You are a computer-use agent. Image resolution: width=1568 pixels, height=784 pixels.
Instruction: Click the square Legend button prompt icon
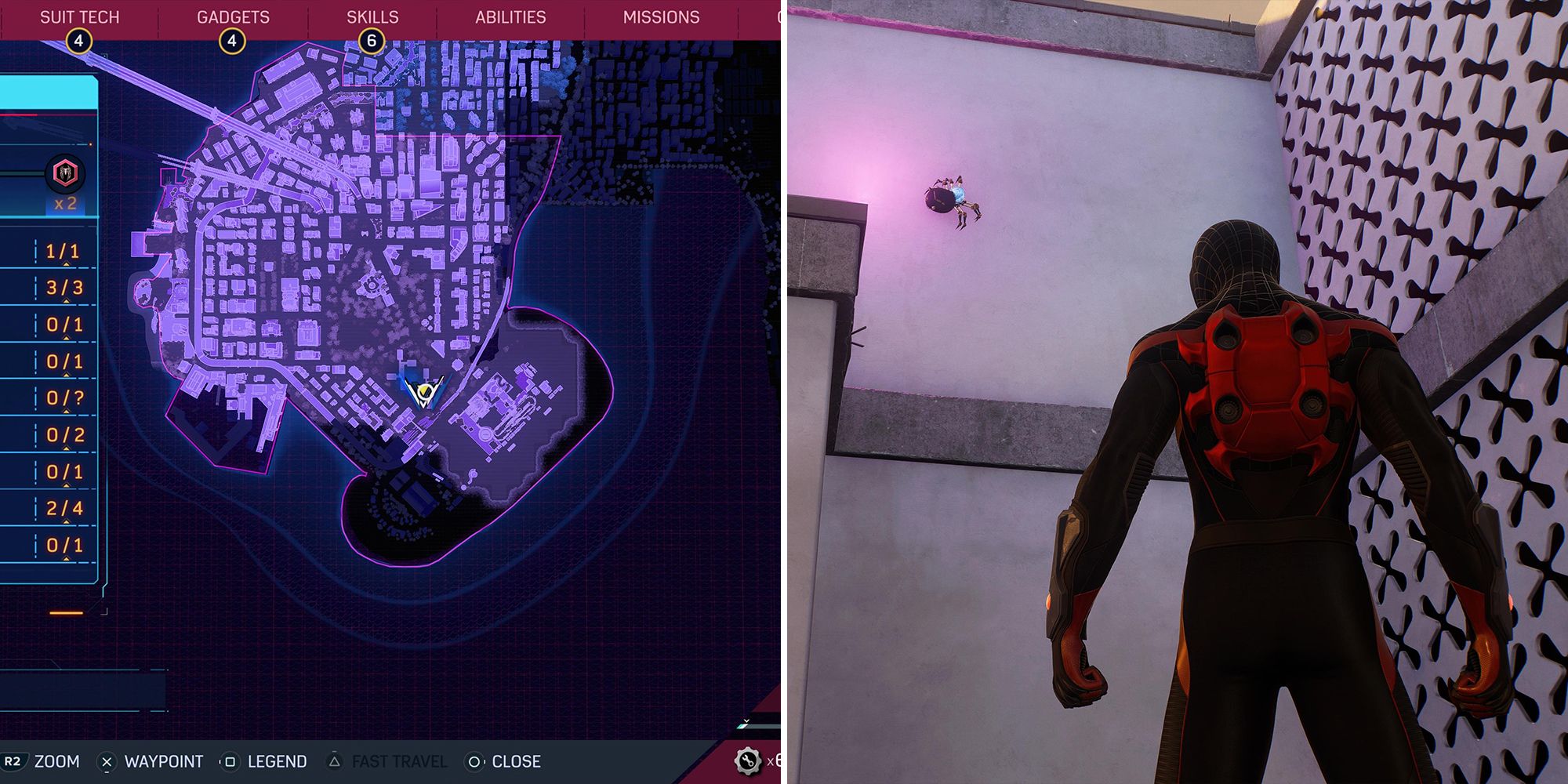[230, 760]
